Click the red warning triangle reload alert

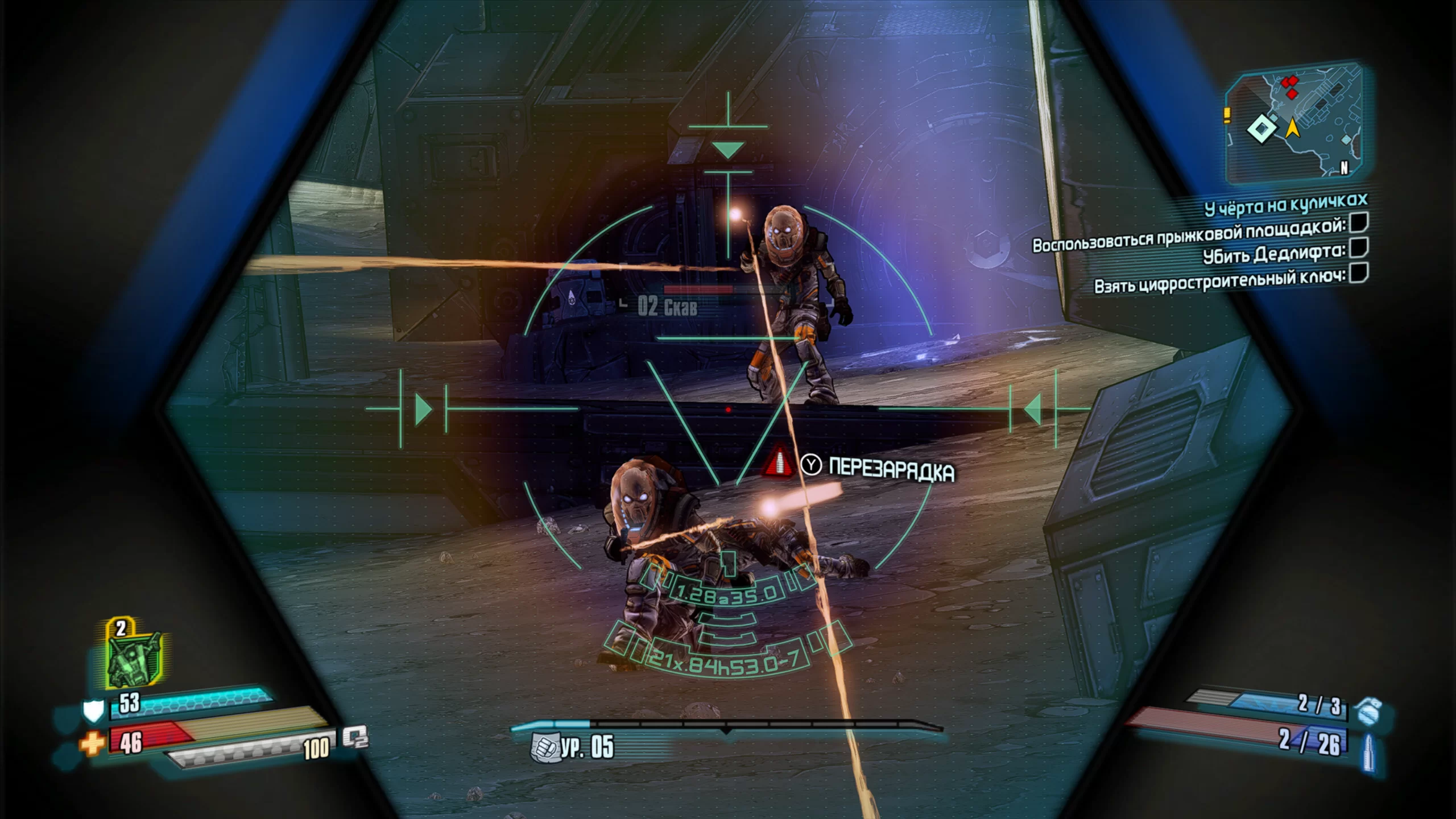(x=779, y=462)
